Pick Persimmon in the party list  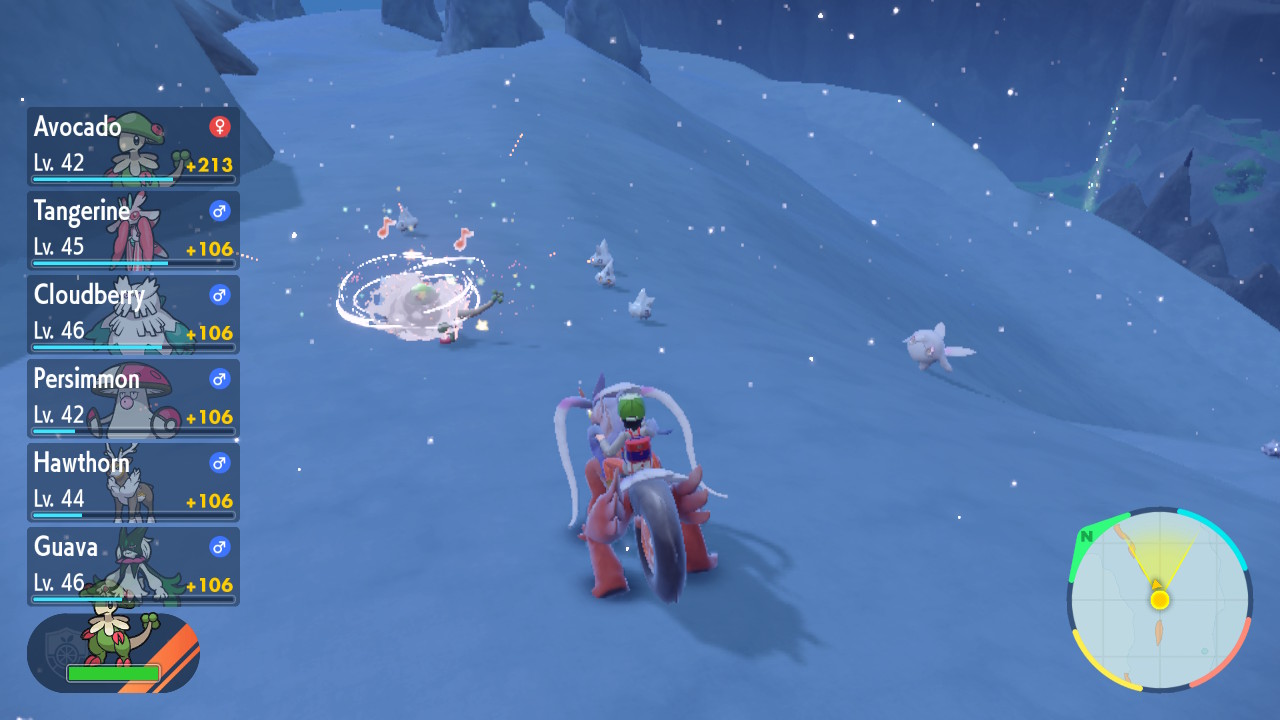pyautogui.click(x=133, y=398)
